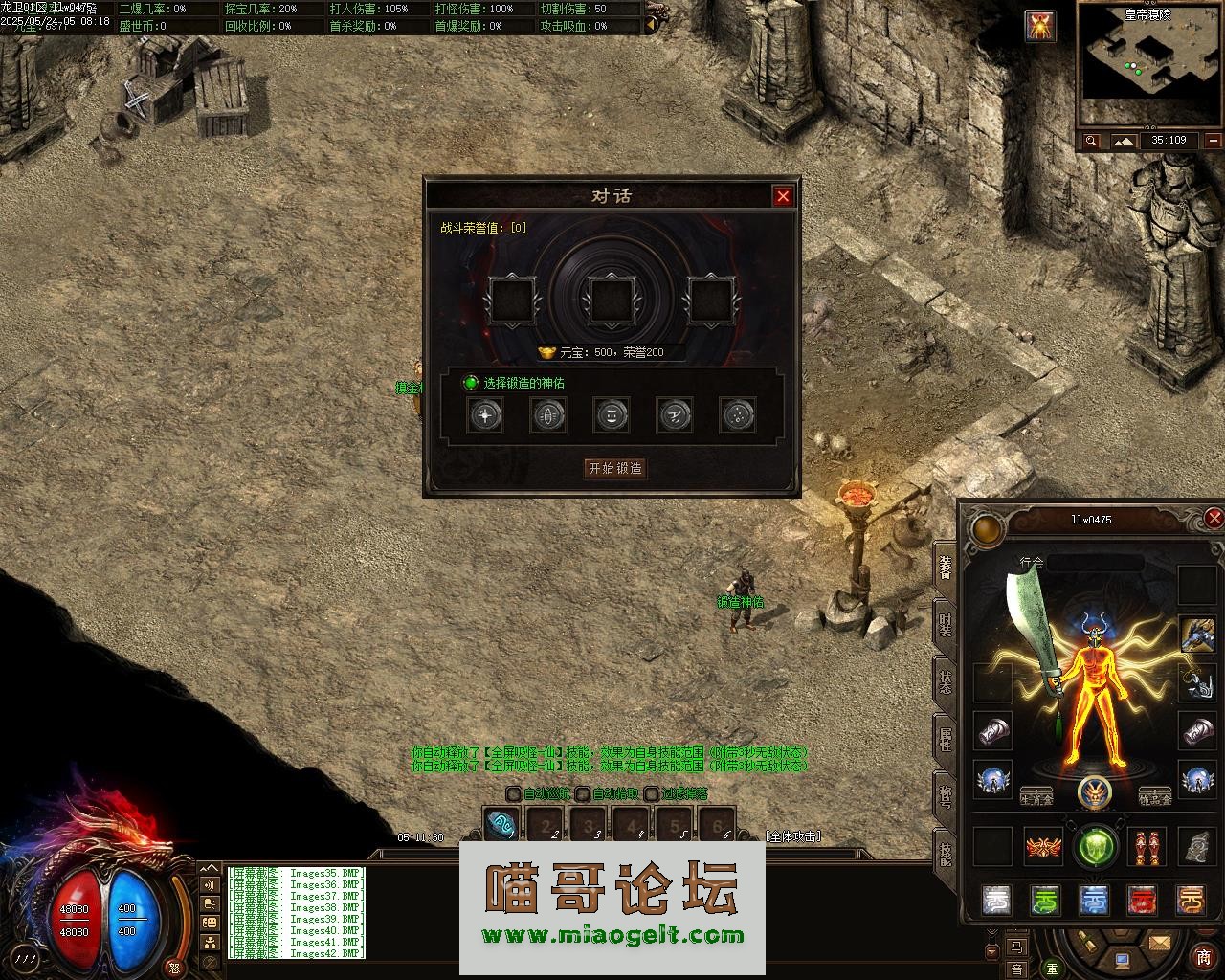This screenshot has width=1225, height=980.
Task: Collapse the minimap with the minus button
Action: tap(1214, 141)
